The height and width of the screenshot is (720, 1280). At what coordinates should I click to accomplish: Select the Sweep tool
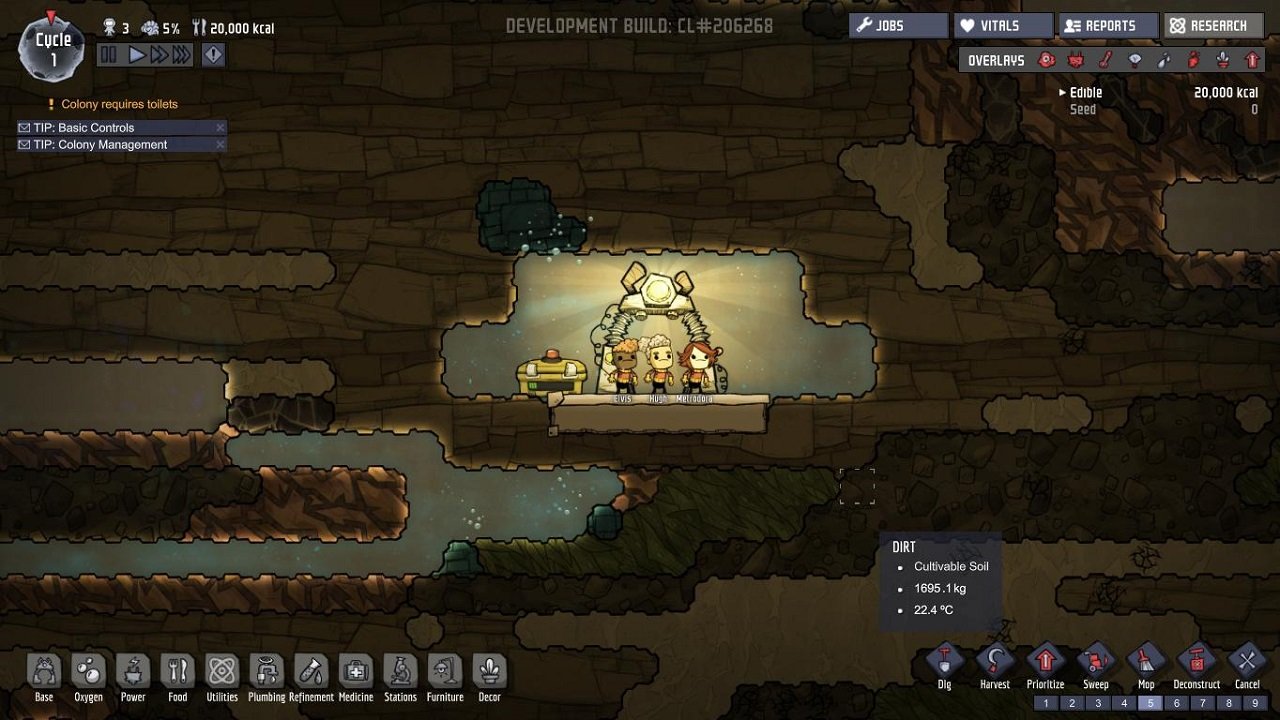[x=1096, y=665]
